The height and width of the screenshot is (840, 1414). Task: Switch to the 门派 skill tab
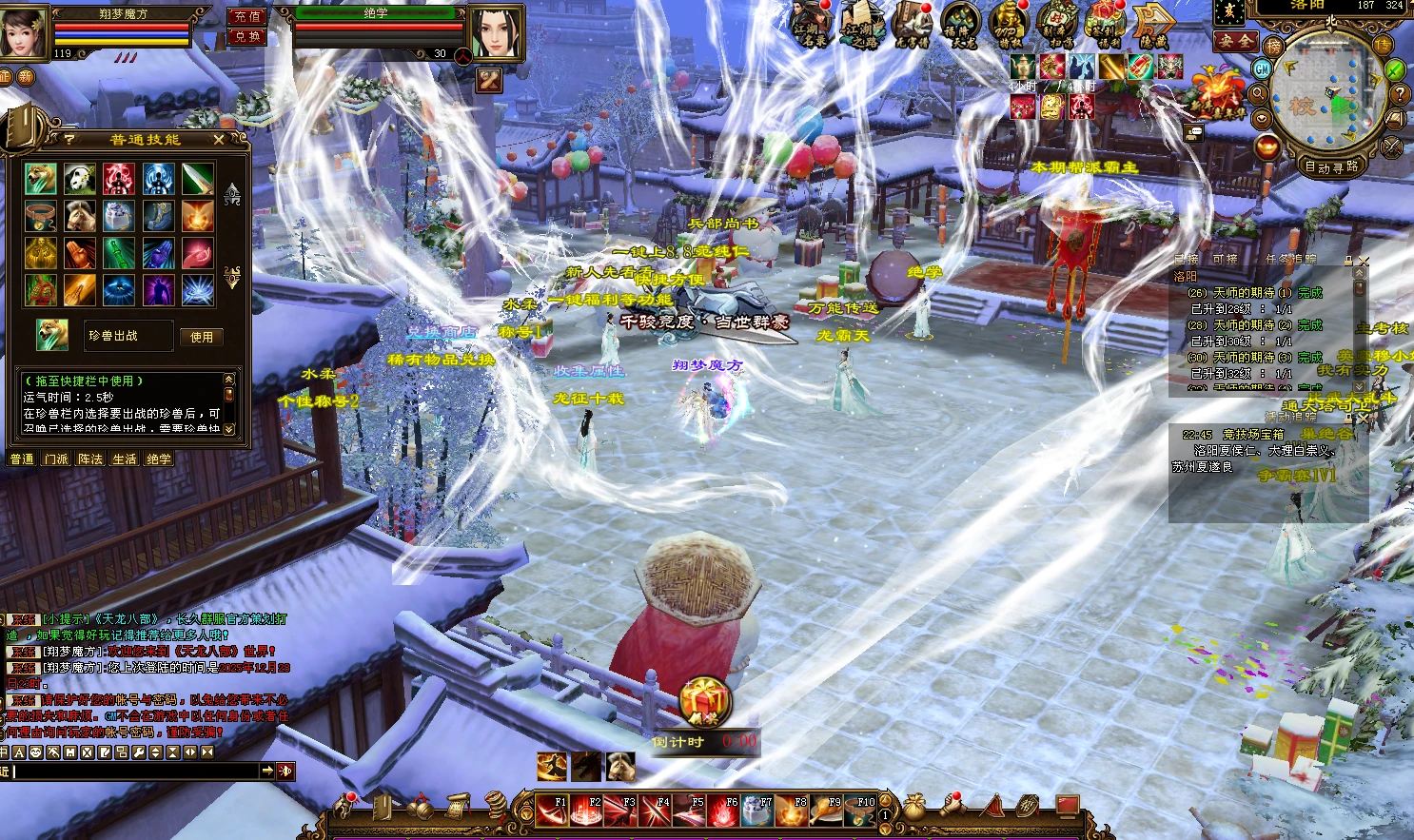56,459
